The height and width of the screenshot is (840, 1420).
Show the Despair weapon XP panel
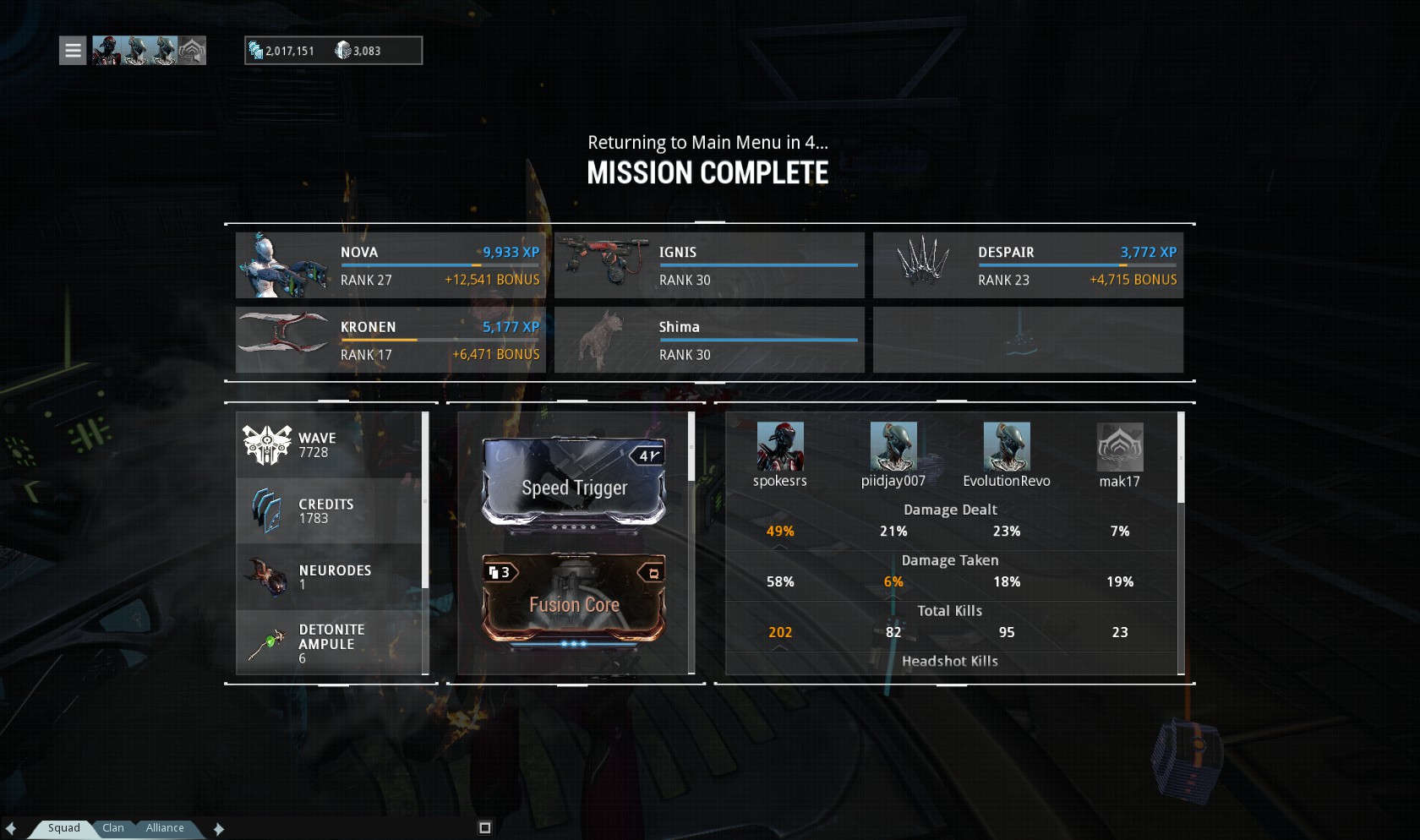1027,265
